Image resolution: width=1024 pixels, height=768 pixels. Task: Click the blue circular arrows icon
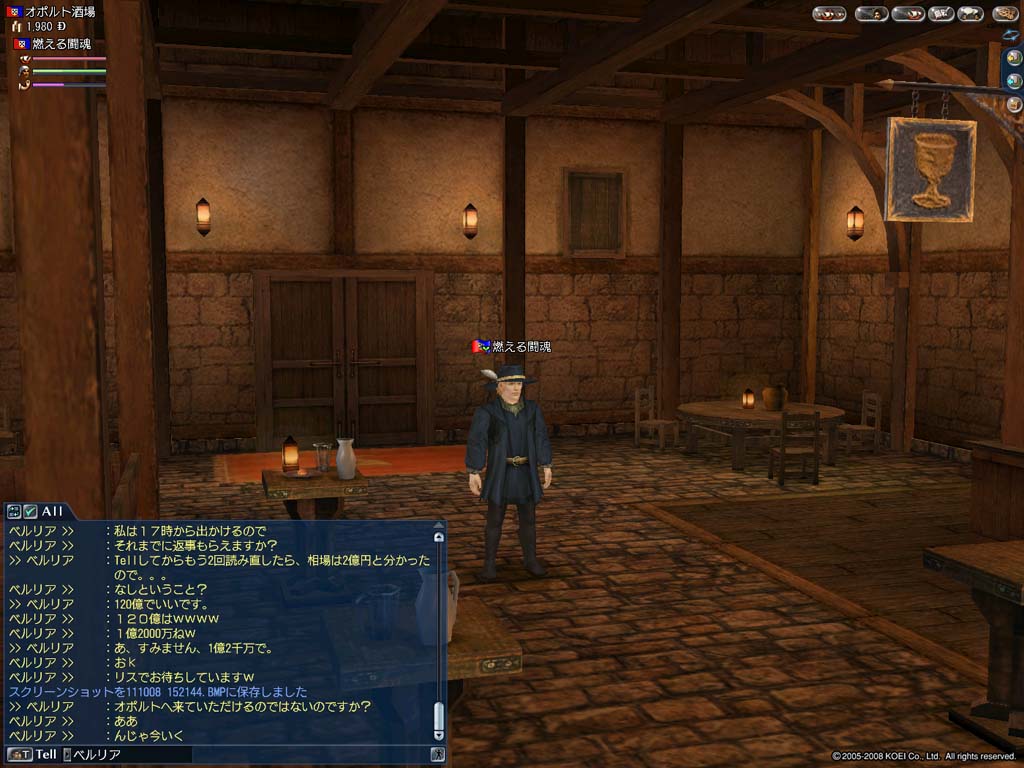[1012, 36]
